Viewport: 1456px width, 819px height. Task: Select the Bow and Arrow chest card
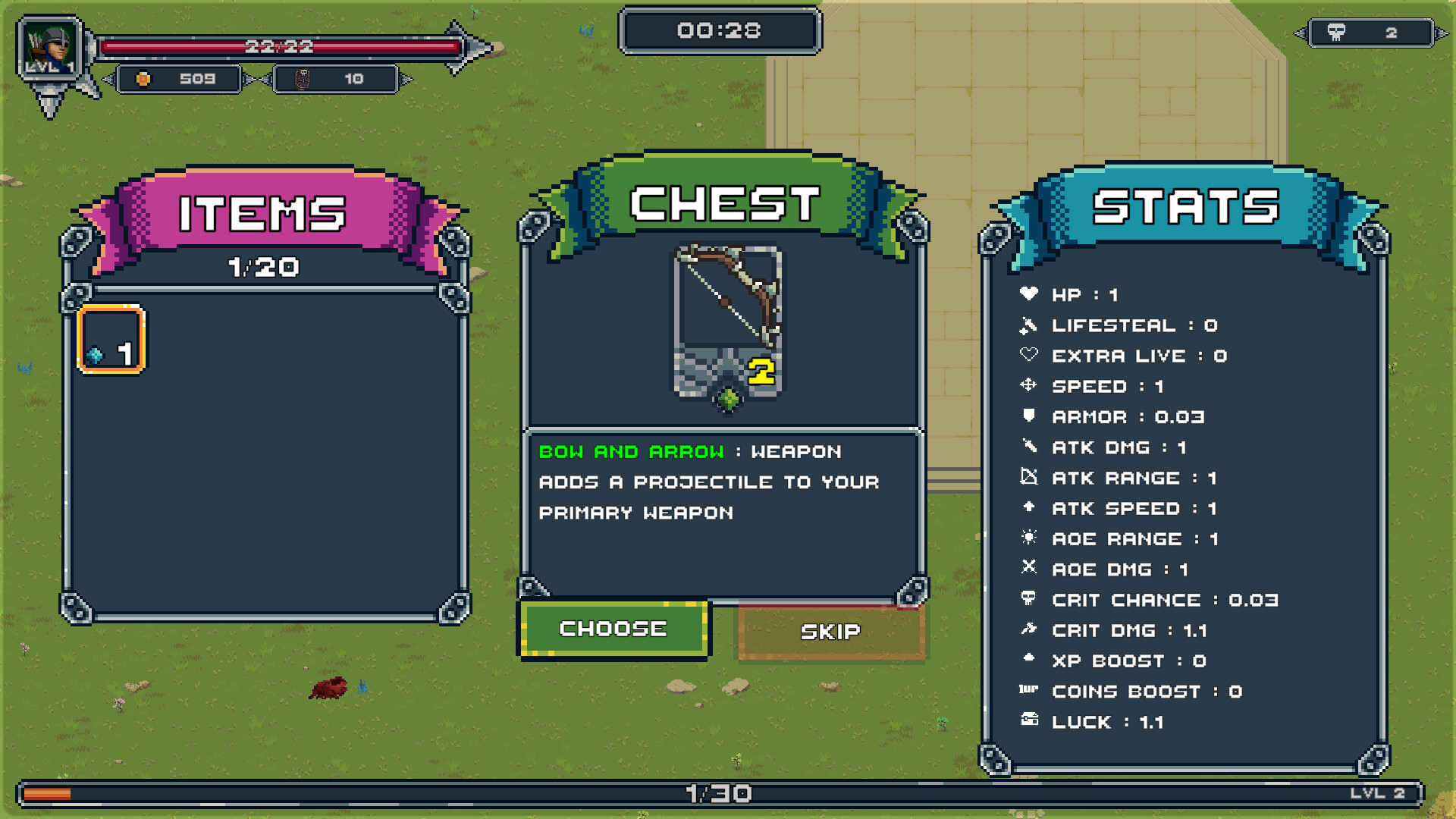726,318
